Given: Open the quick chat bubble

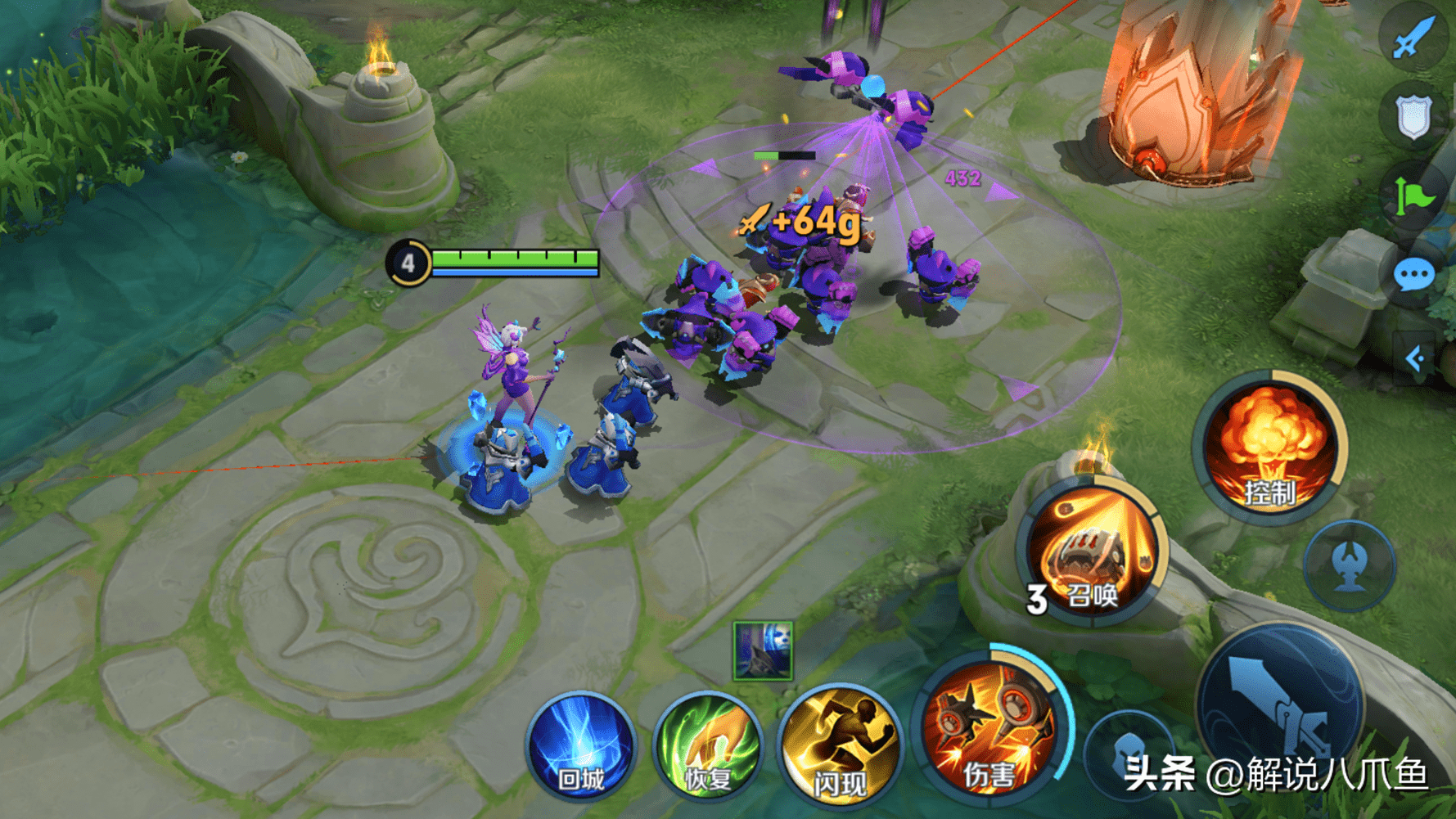Looking at the screenshot, I should click(1413, 276).
